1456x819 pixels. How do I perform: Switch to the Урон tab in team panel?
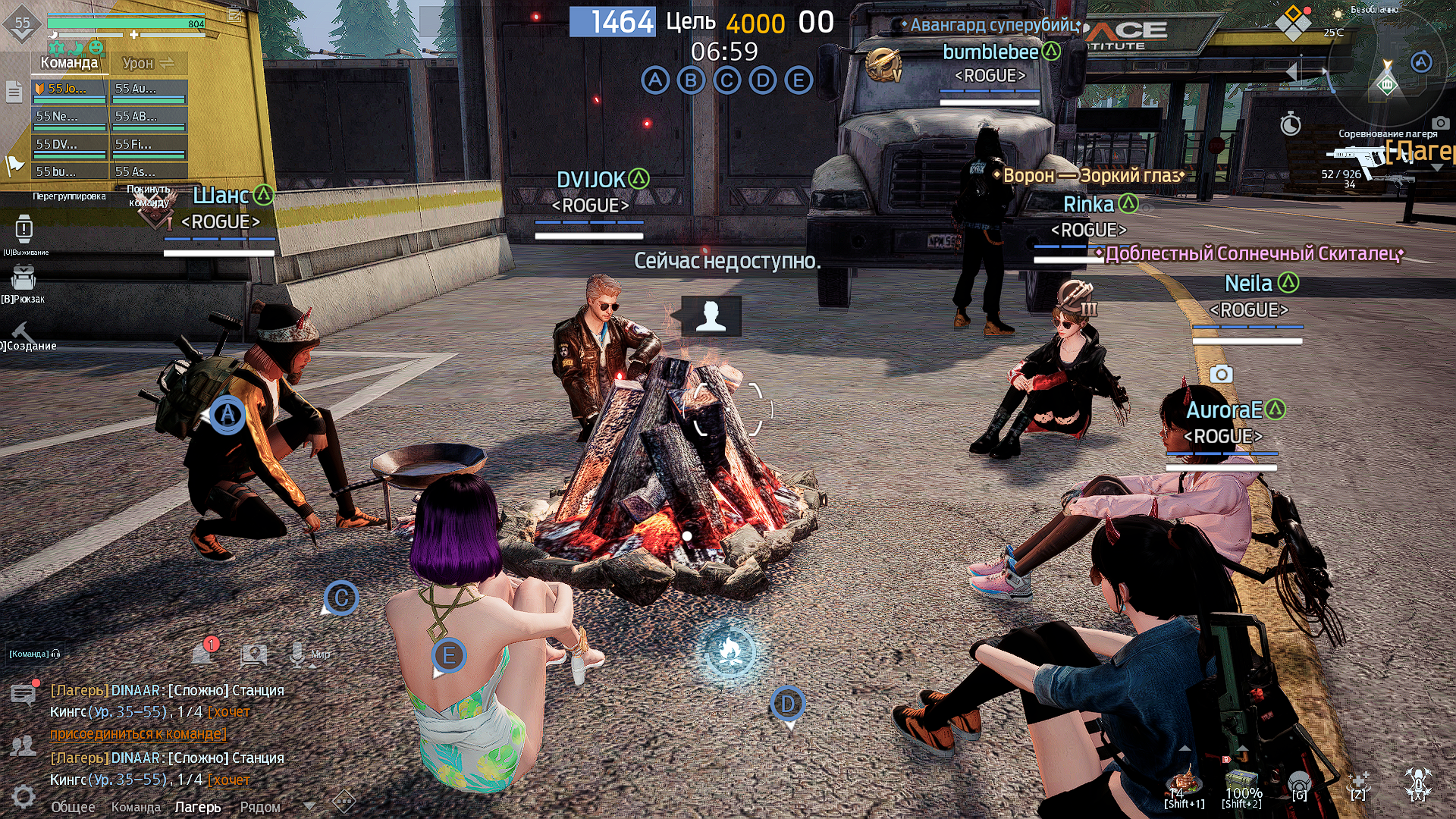click(148, 64)
